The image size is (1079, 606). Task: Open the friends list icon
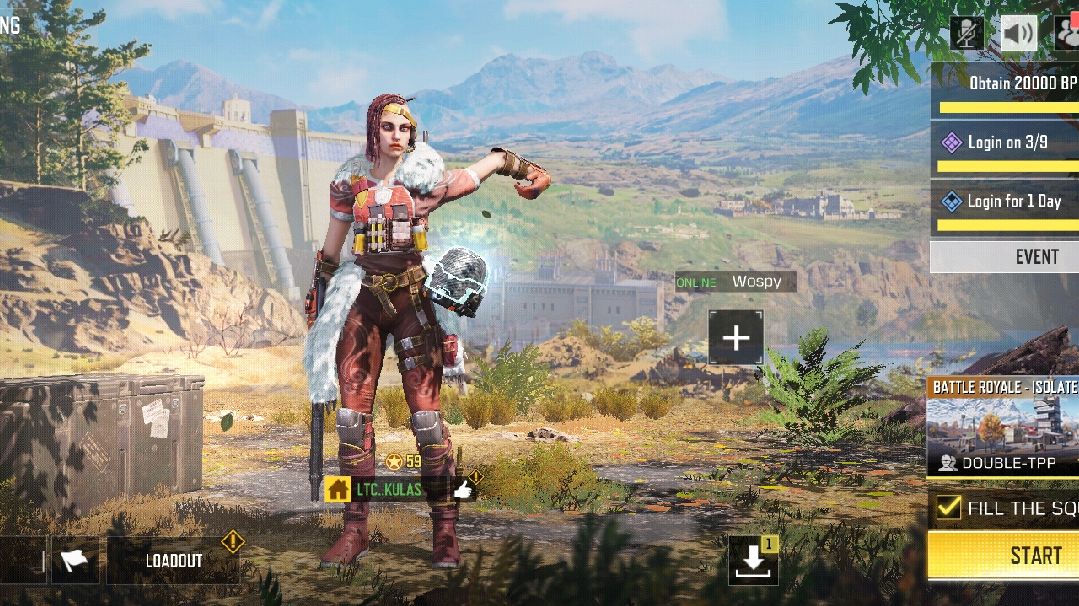point(1067,34)
